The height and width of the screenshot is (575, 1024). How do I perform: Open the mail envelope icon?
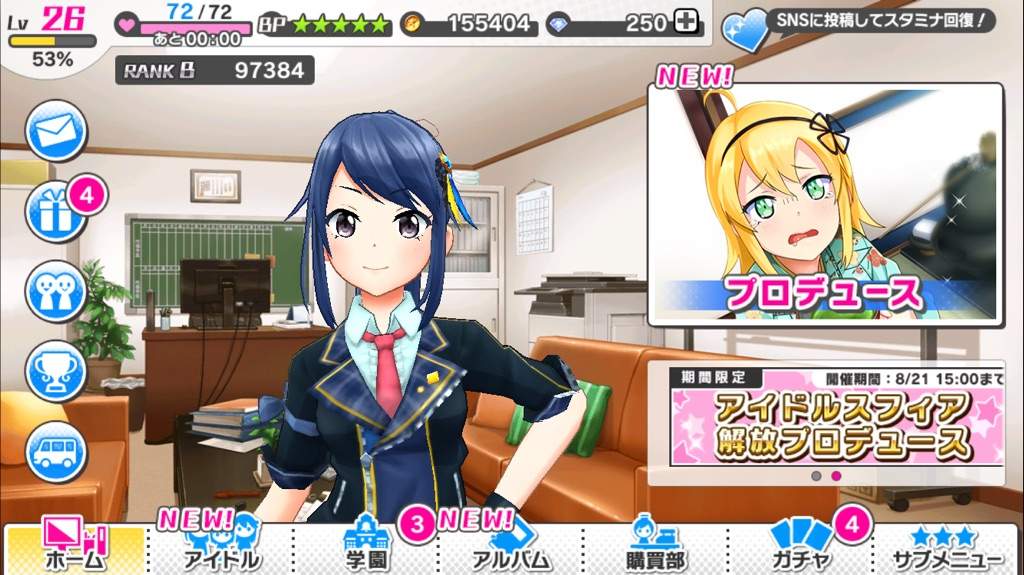[x=56, y=131]
